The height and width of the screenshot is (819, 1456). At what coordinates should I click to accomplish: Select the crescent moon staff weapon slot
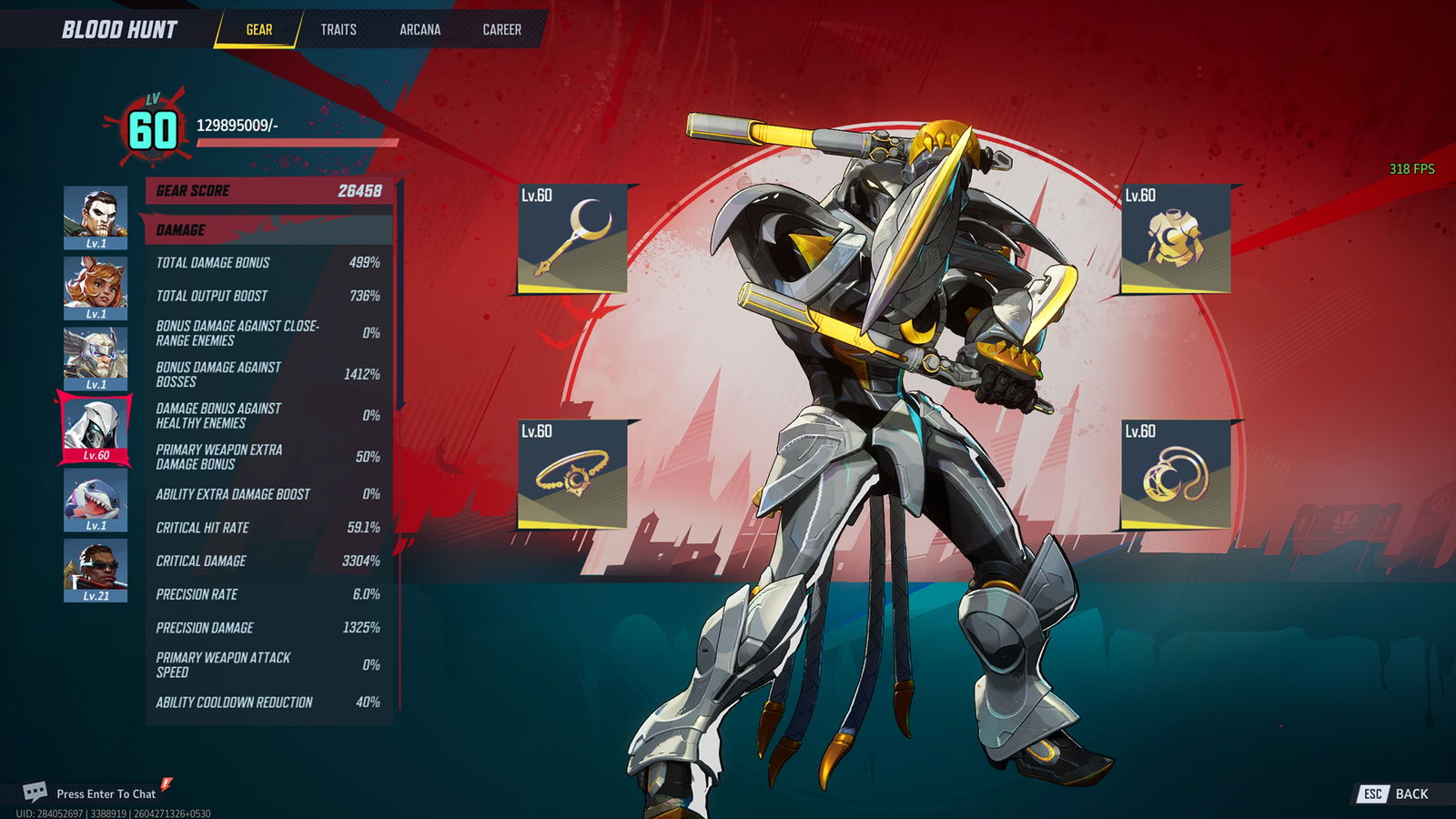(x=572, y=238)
